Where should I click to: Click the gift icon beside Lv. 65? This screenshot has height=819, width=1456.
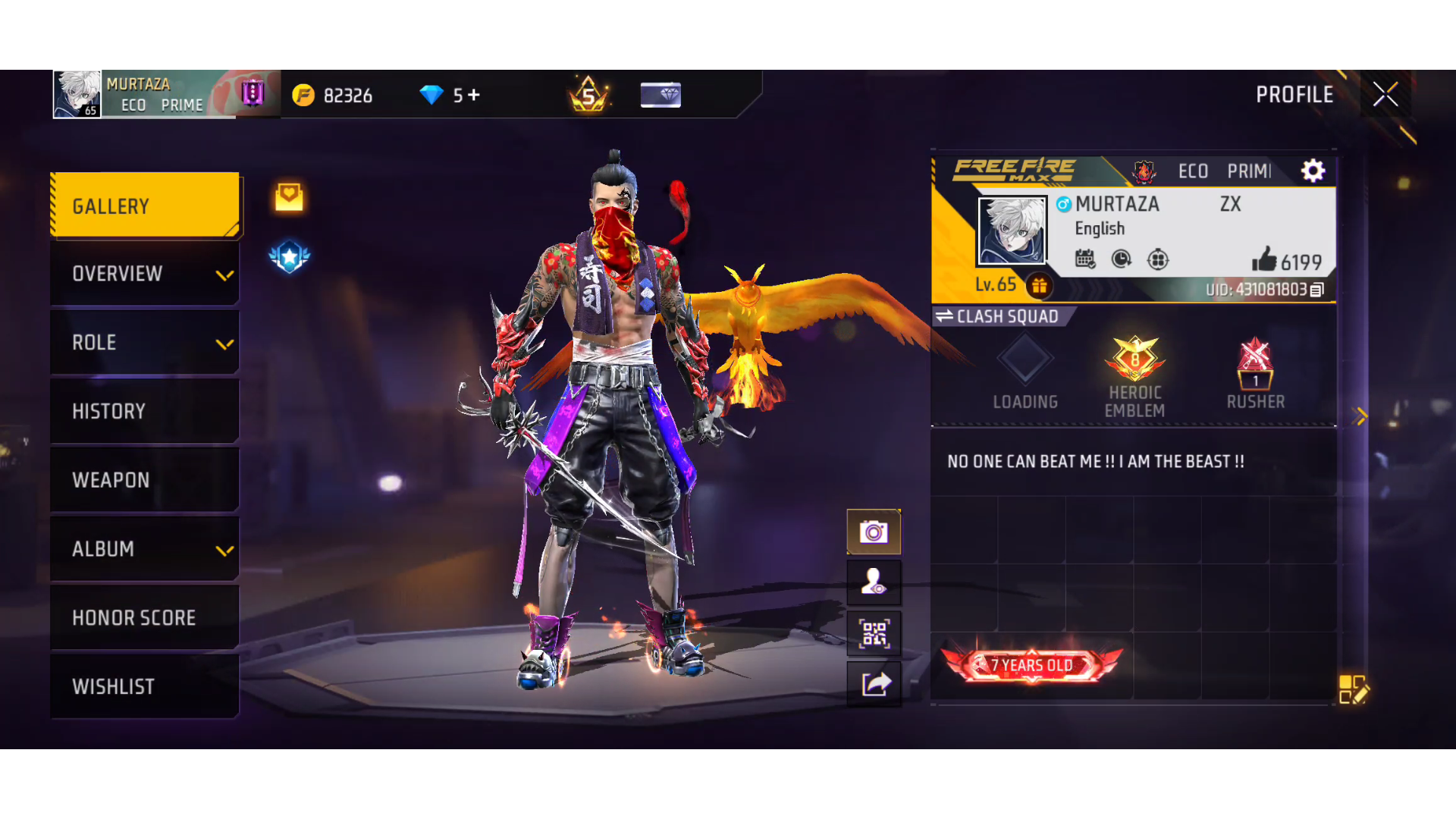click(1039, 287)
